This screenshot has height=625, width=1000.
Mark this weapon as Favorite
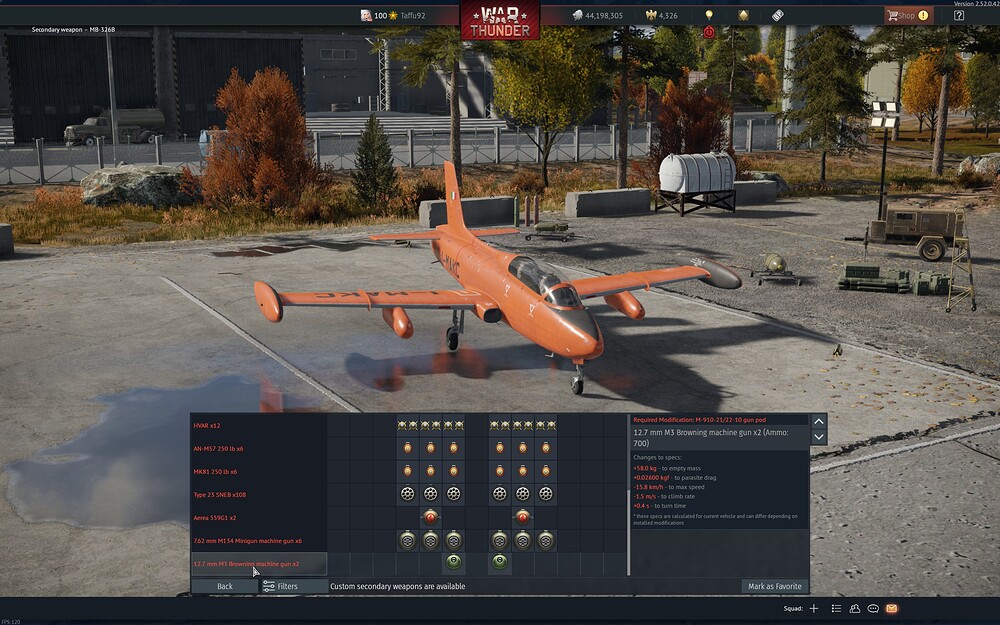pyautogui.click(x=775, y=586)
